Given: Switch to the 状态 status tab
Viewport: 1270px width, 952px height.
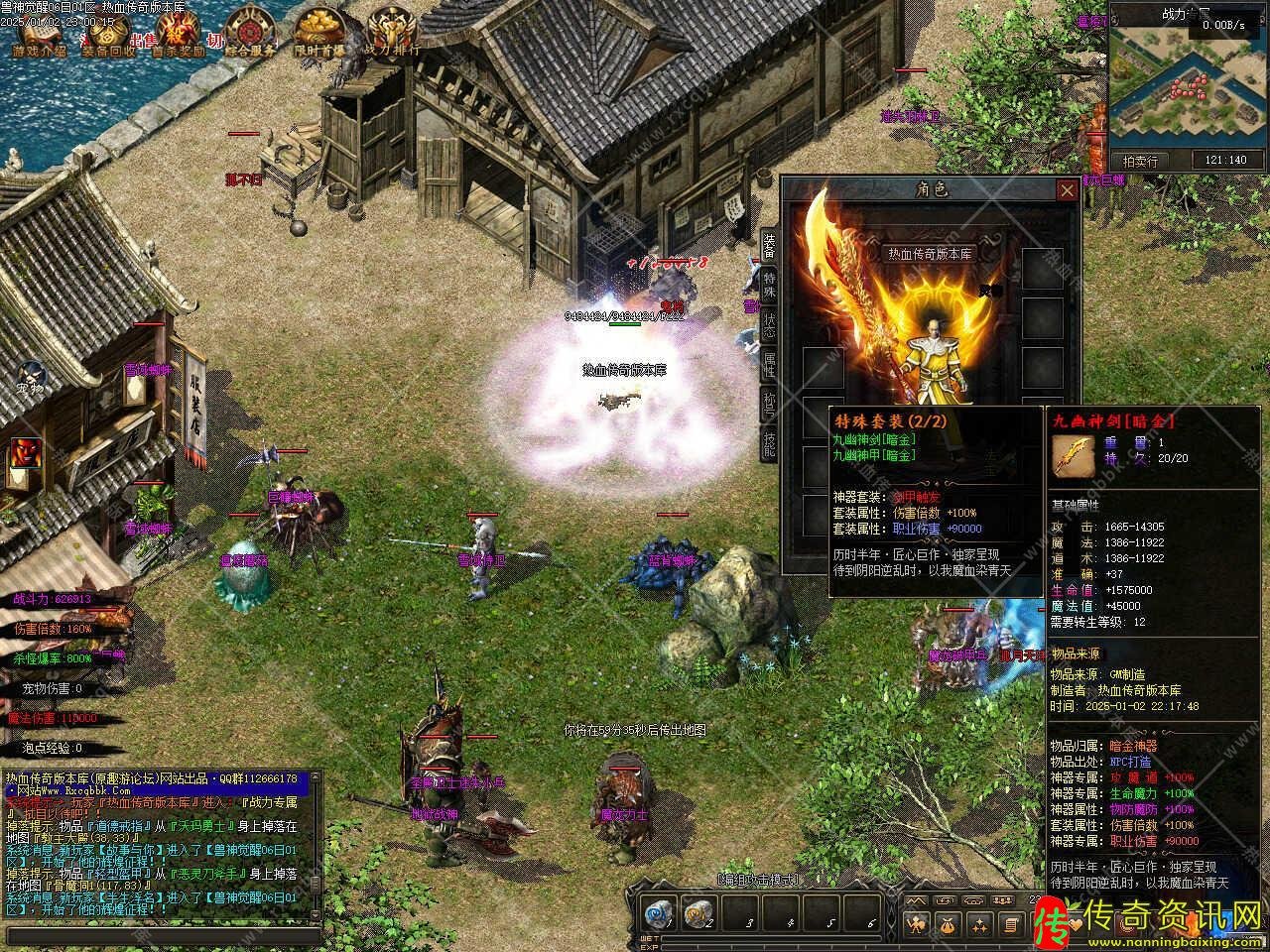Looking at the screenshot, I should (769, 324).
